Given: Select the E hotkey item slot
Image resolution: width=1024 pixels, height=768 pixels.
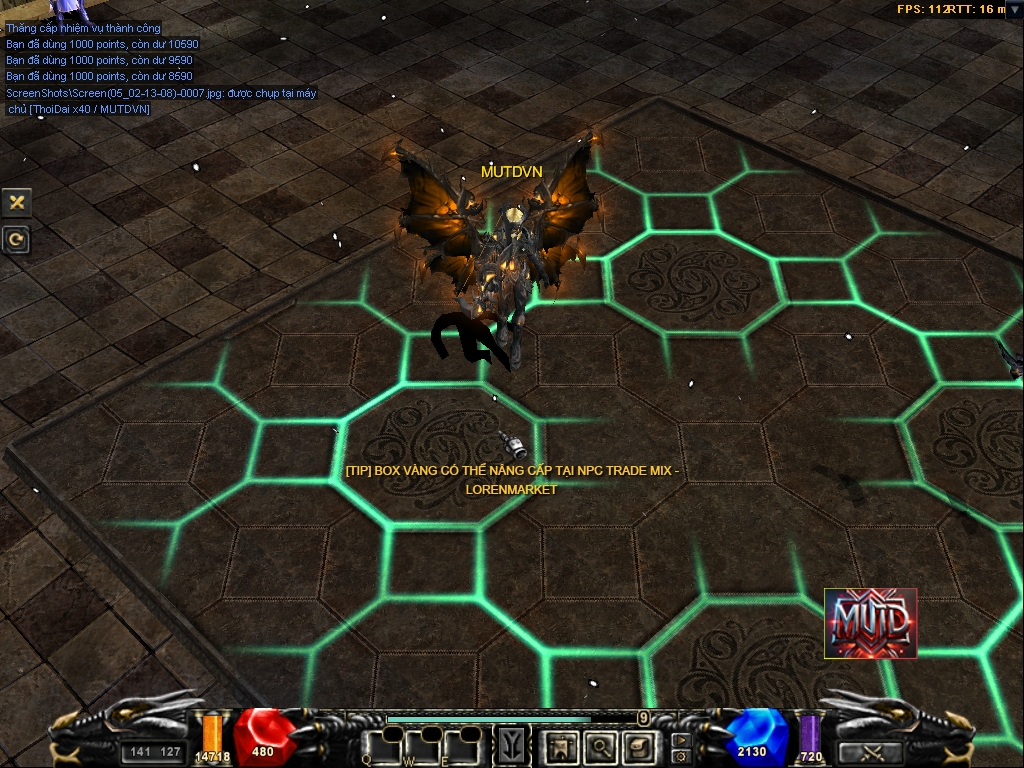Looking at the screenshot, I should pos(463,746).
